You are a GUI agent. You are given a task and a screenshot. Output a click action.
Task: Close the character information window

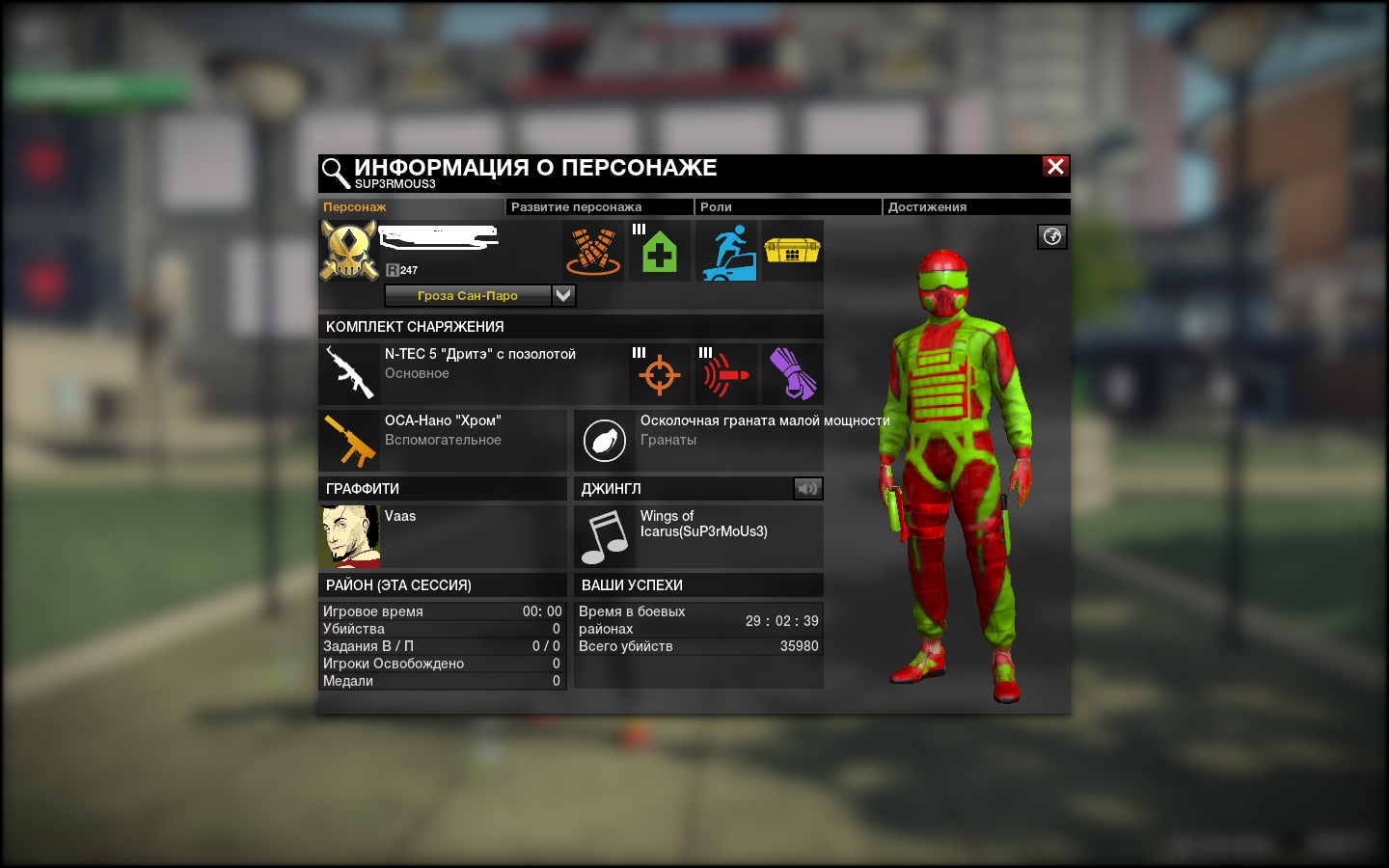[x=1055, y=166]
